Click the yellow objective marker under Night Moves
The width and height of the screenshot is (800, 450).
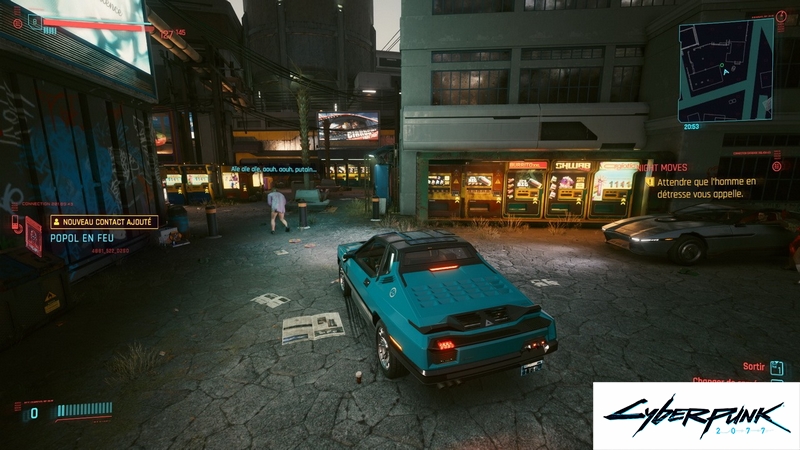649,182
